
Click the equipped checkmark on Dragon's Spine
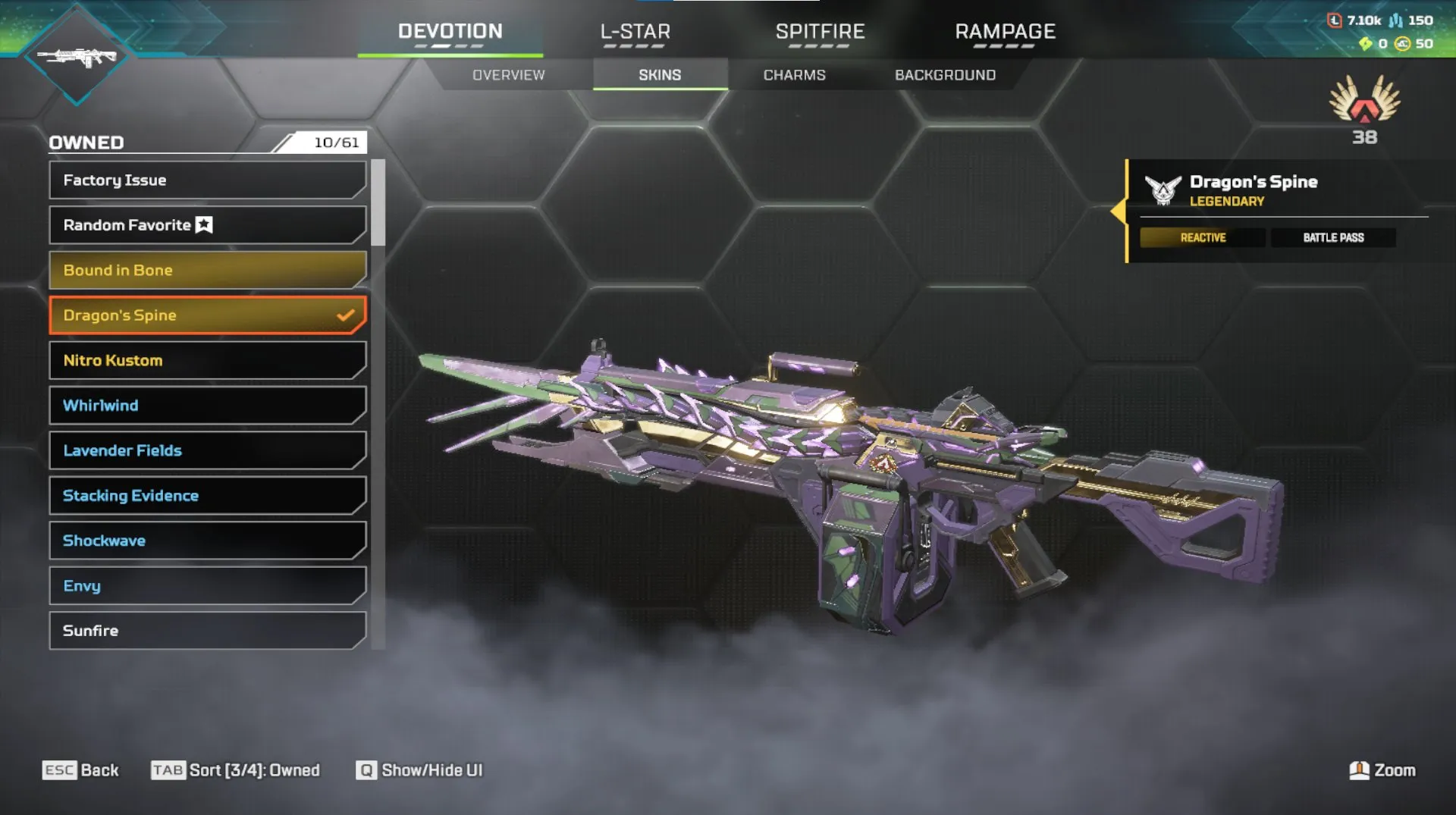tap(346, 314)
